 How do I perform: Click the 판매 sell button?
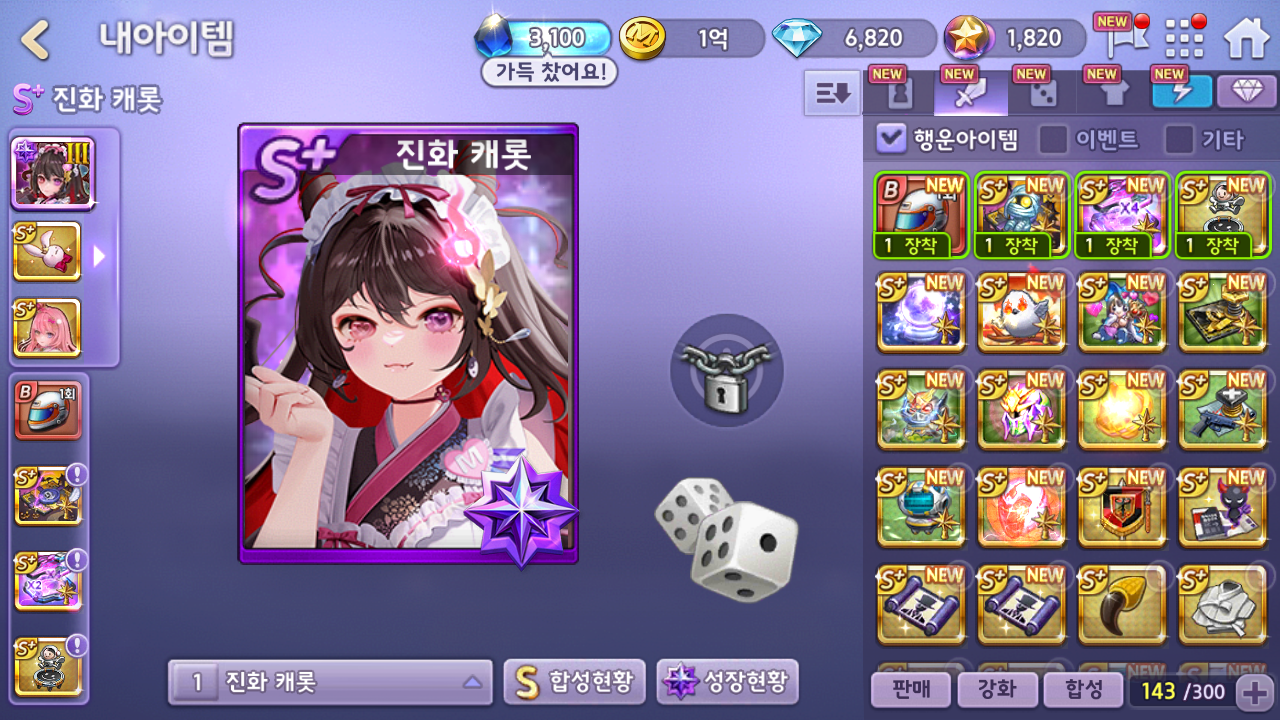coord(910,689)
